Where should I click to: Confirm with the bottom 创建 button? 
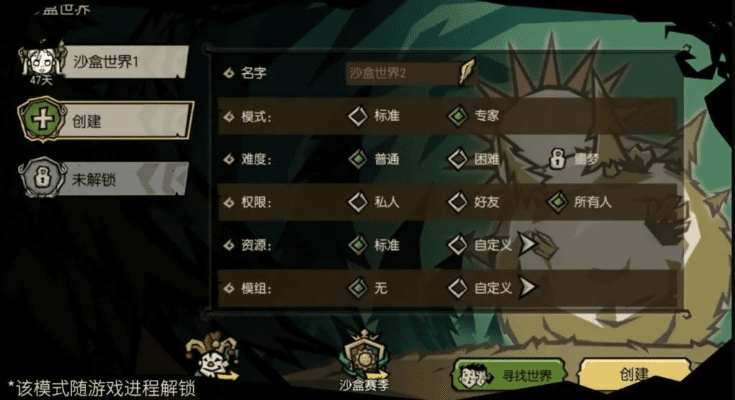(634, 376)
